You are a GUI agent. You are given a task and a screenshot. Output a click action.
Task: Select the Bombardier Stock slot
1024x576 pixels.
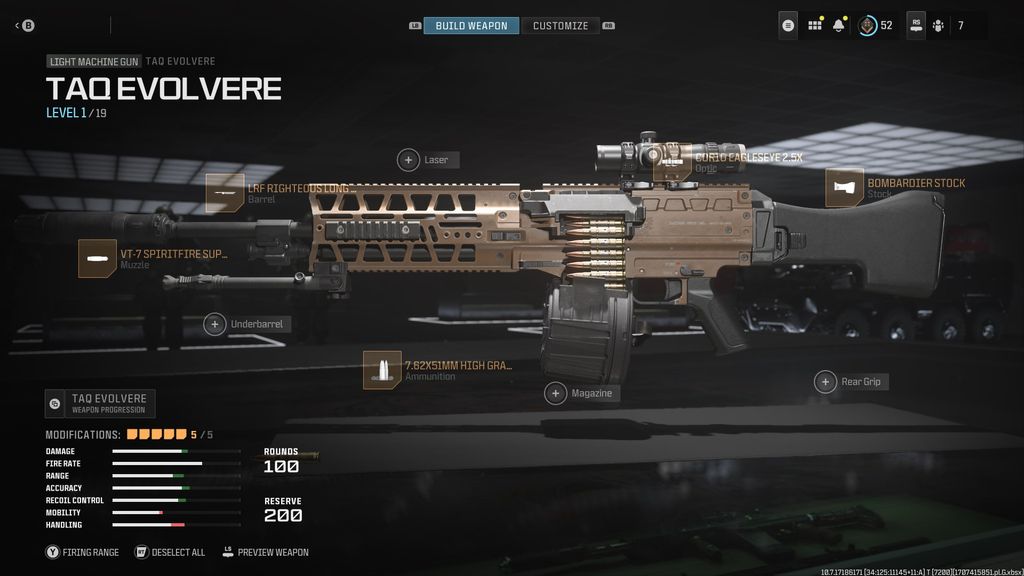tap(845, 188)
